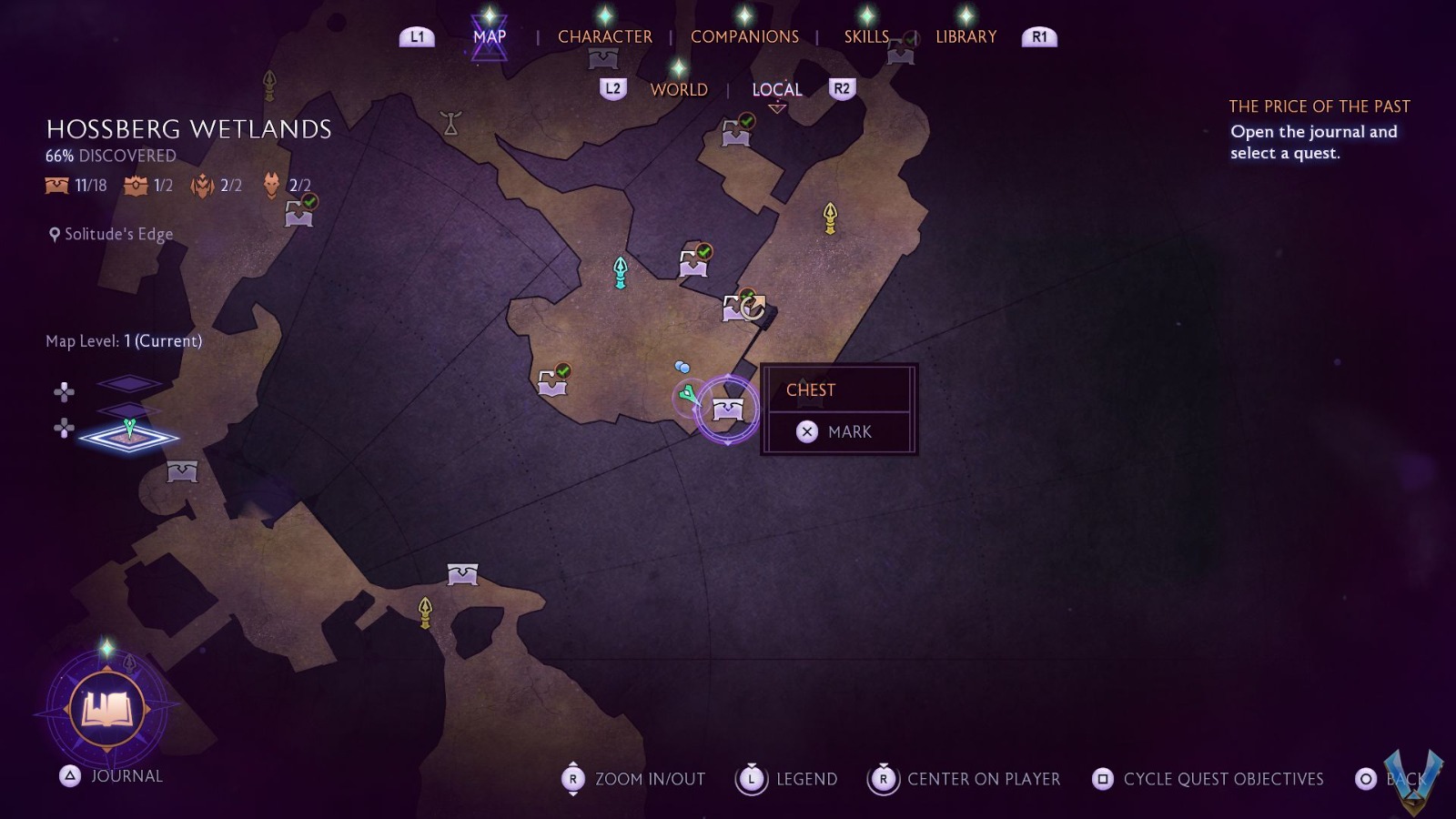Image resolution: width=1456 pixels, height=819 pixels.
Task: Switch to the CHARACTER tab
Action: (606, 36)
